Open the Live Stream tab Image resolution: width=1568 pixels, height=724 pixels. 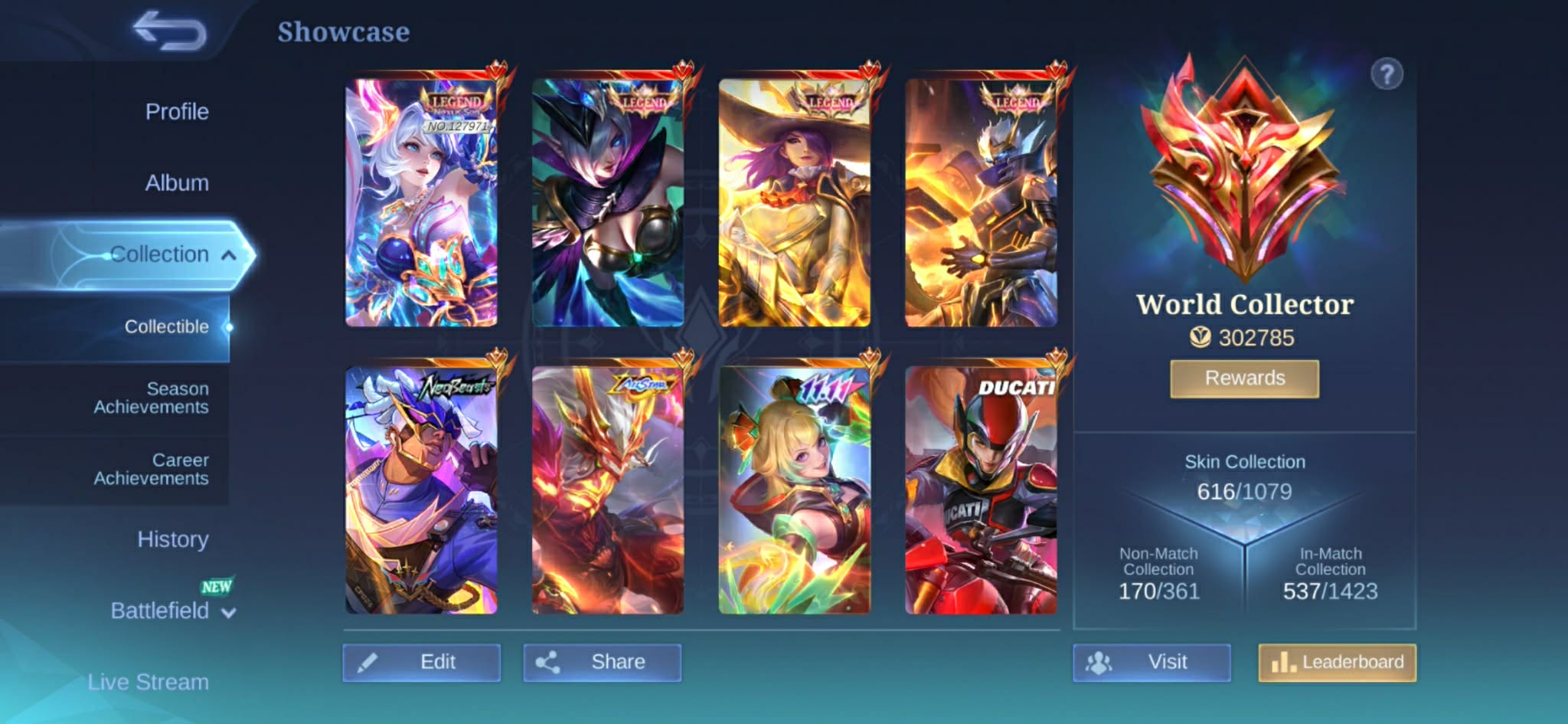coord(148,682)
